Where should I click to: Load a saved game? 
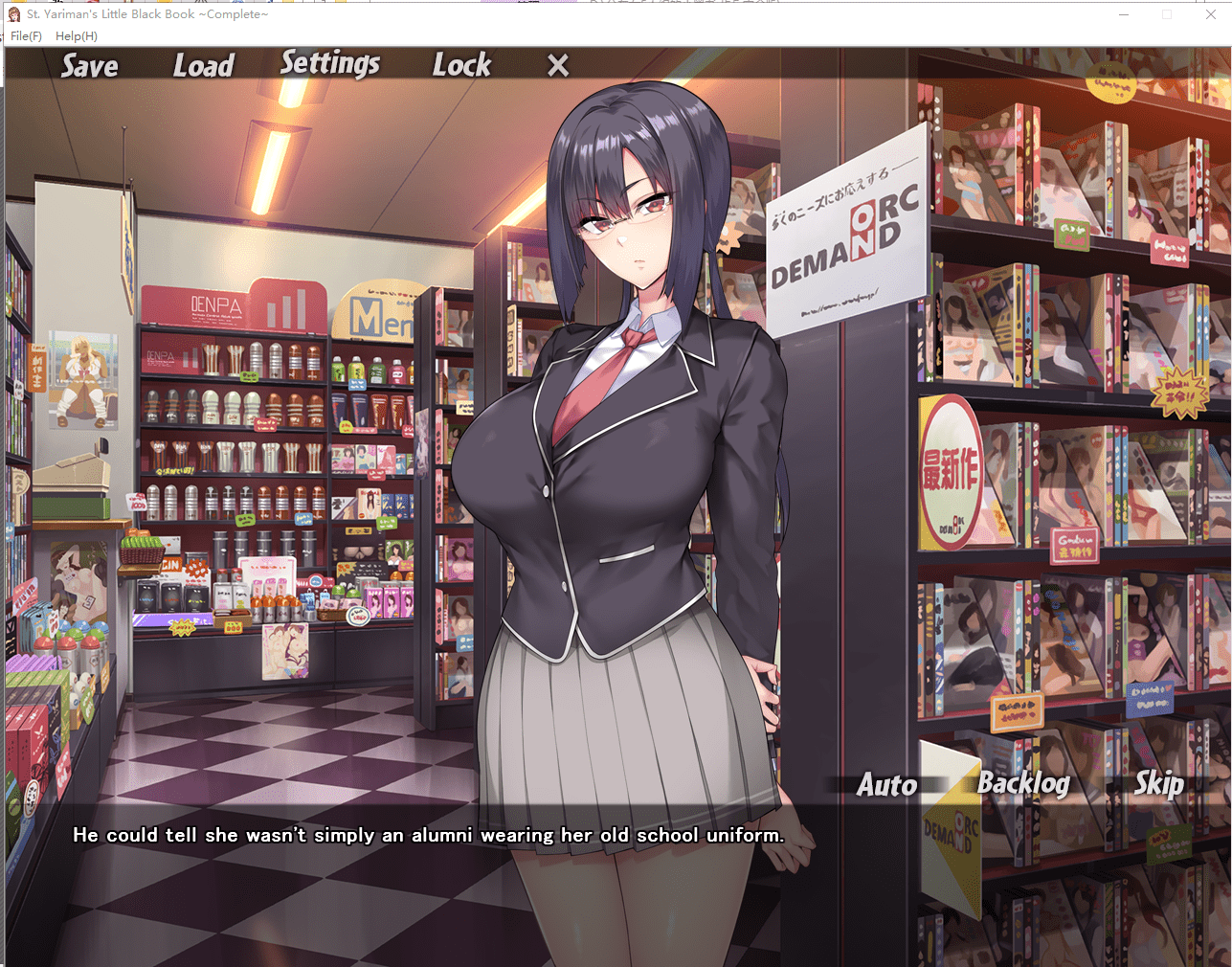[203, 65]
